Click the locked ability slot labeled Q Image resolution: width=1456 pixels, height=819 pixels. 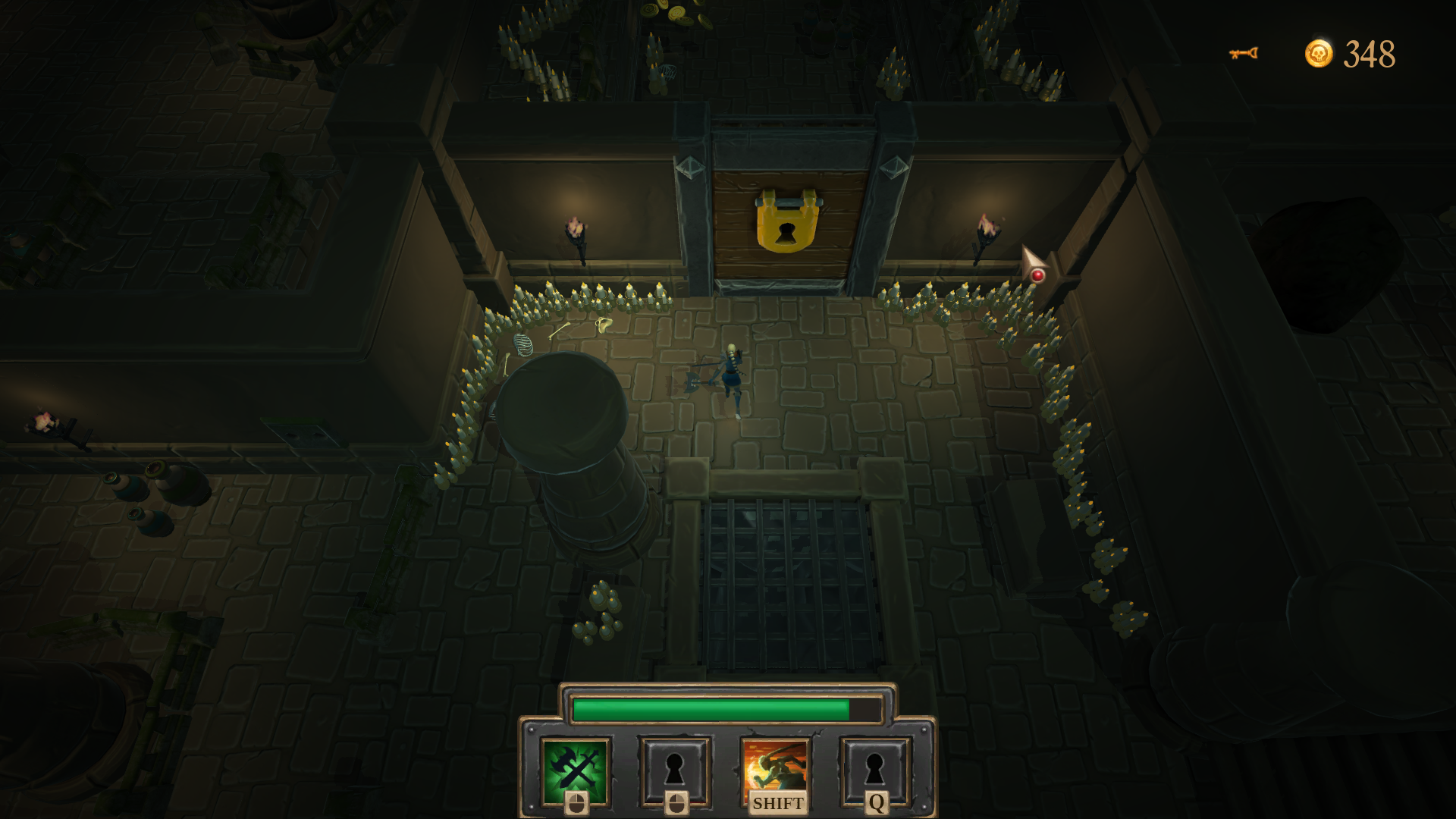(874, 770)
